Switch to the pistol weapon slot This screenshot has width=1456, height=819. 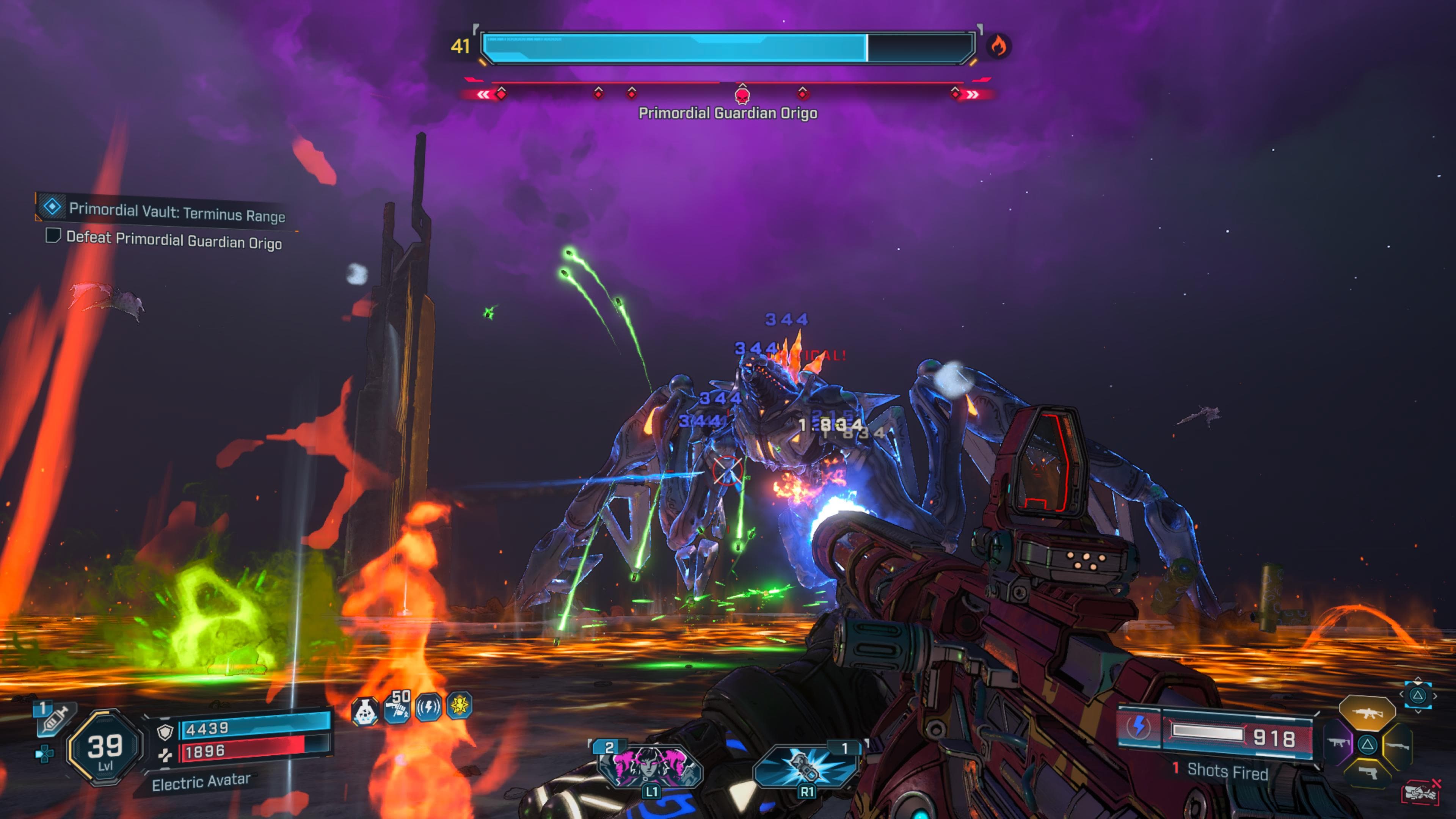[x=1368, y=772]
